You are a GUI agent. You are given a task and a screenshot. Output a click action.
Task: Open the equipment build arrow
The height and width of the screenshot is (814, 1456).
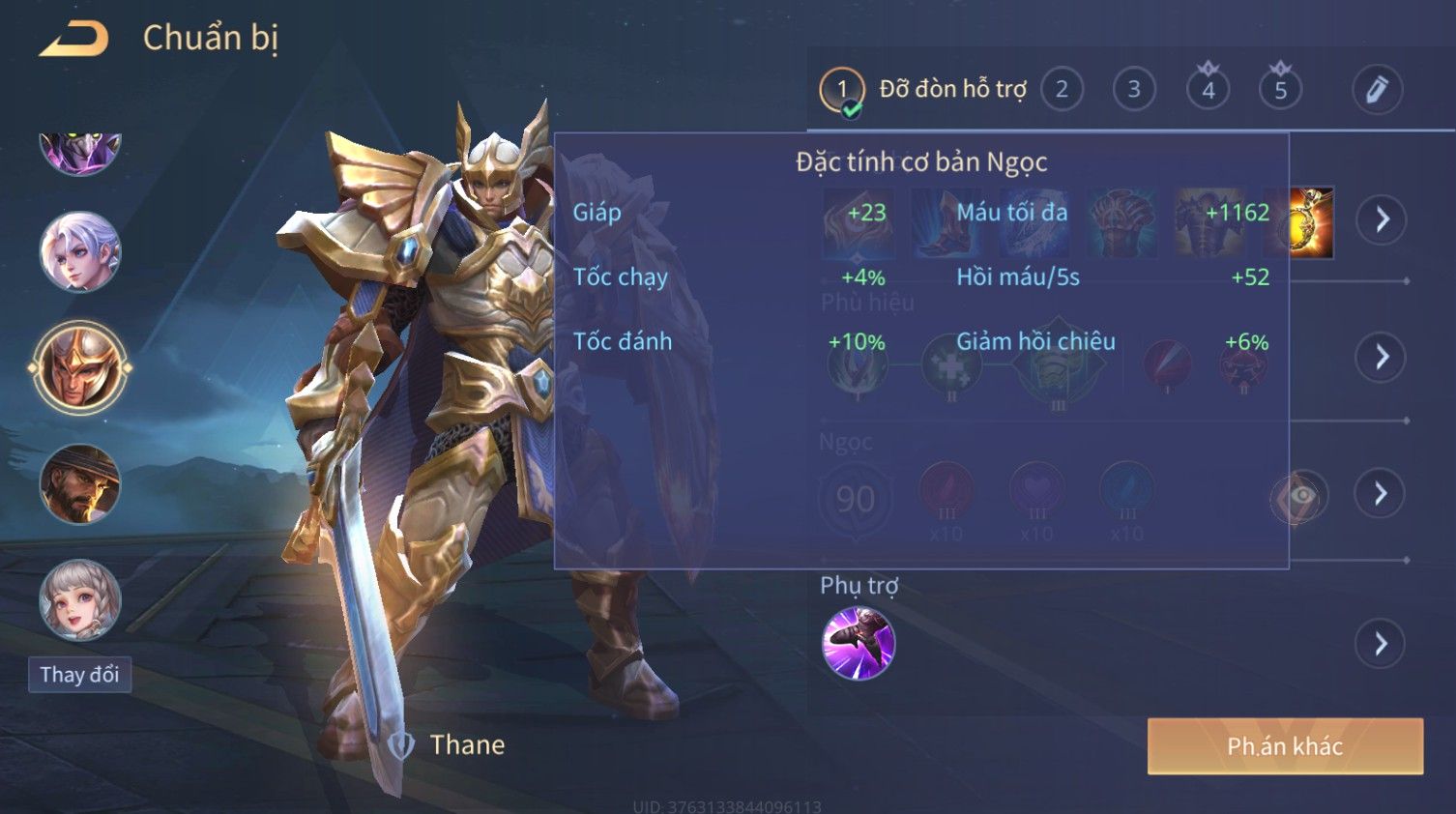1382,220
